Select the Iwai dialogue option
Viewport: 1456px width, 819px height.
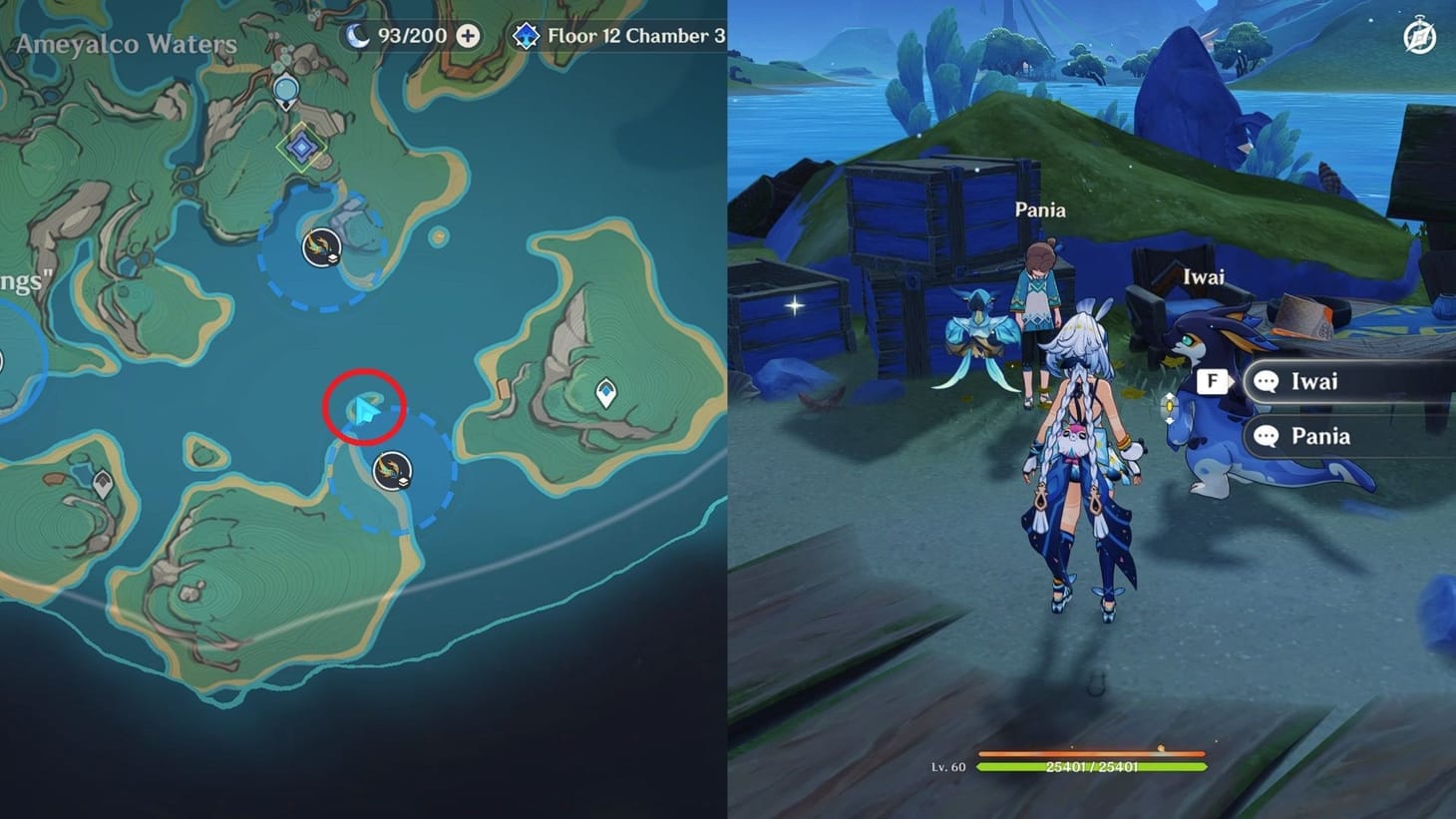pos(1313,381)
